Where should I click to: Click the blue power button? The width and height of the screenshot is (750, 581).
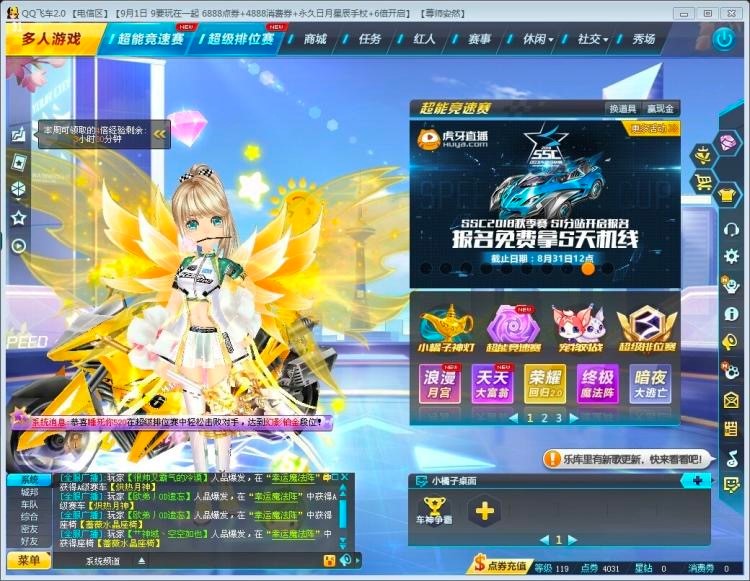coord(725,39)
